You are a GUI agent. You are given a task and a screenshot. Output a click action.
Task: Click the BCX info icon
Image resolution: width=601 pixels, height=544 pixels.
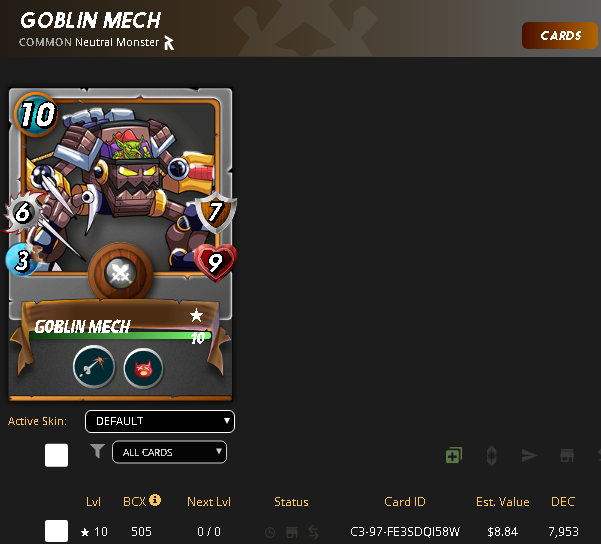155,500
